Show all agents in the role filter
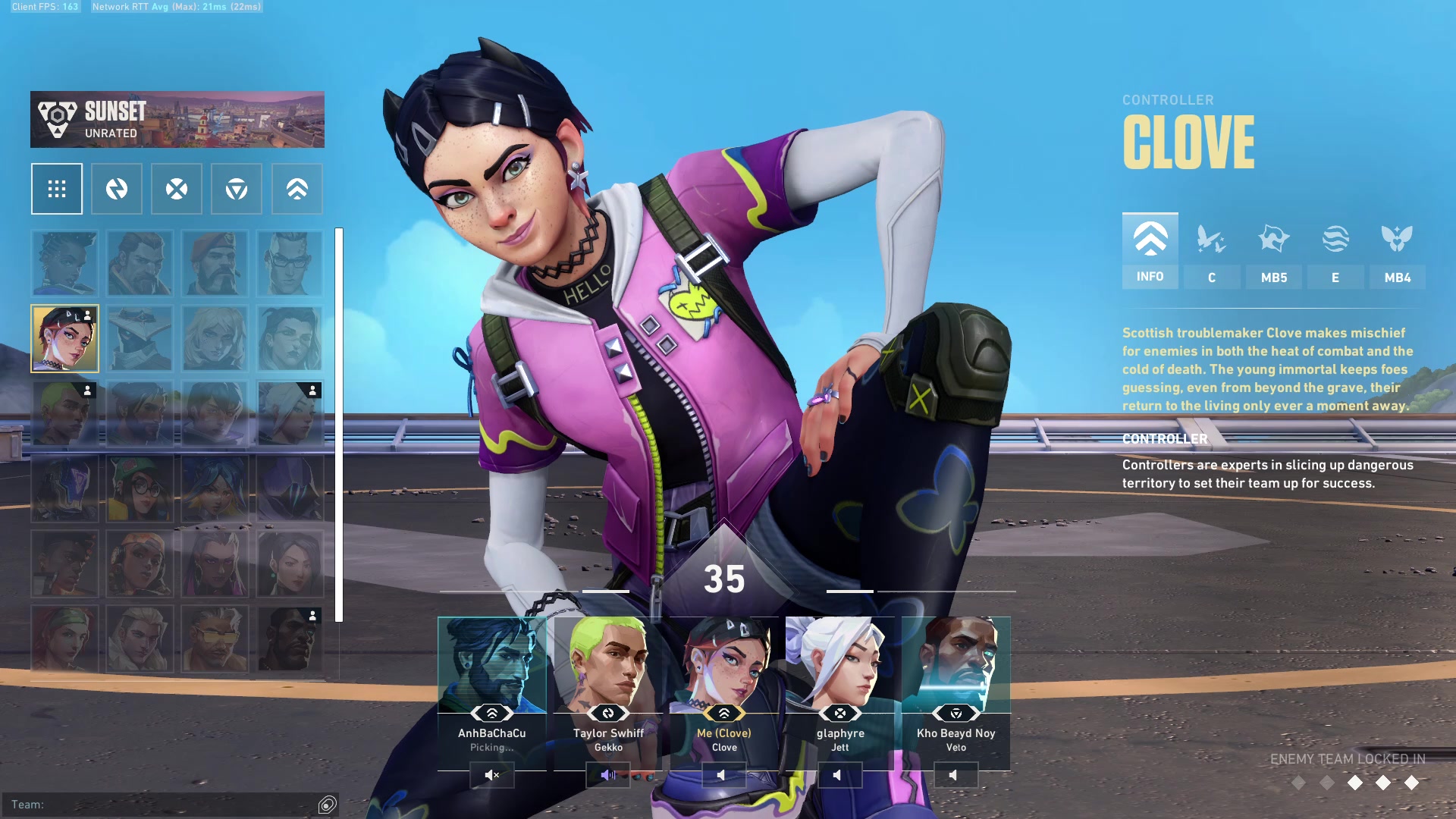 click(57, 189)
